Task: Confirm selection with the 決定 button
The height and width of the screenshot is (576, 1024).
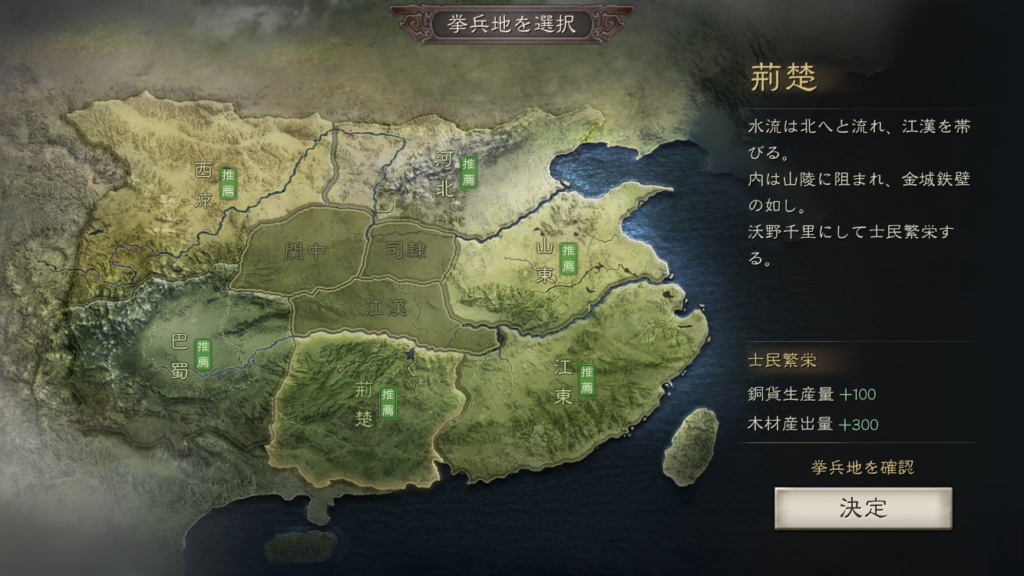Action: tap(862, 508)
